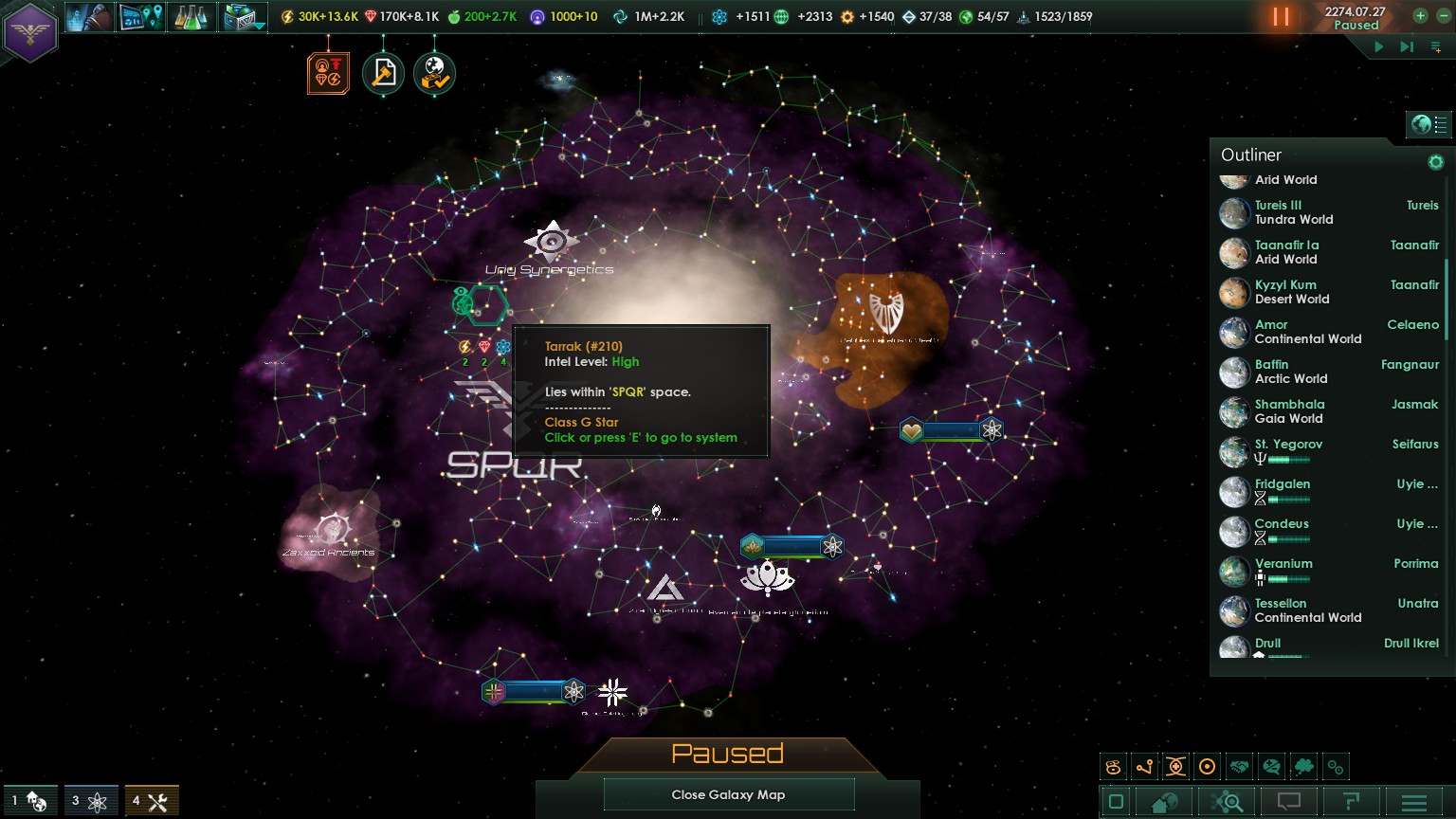Image resolution: width=1456 pixels, height=819 pixels.
Task: Decrease game speed with minus button
Action: (x=1441, y=15)
